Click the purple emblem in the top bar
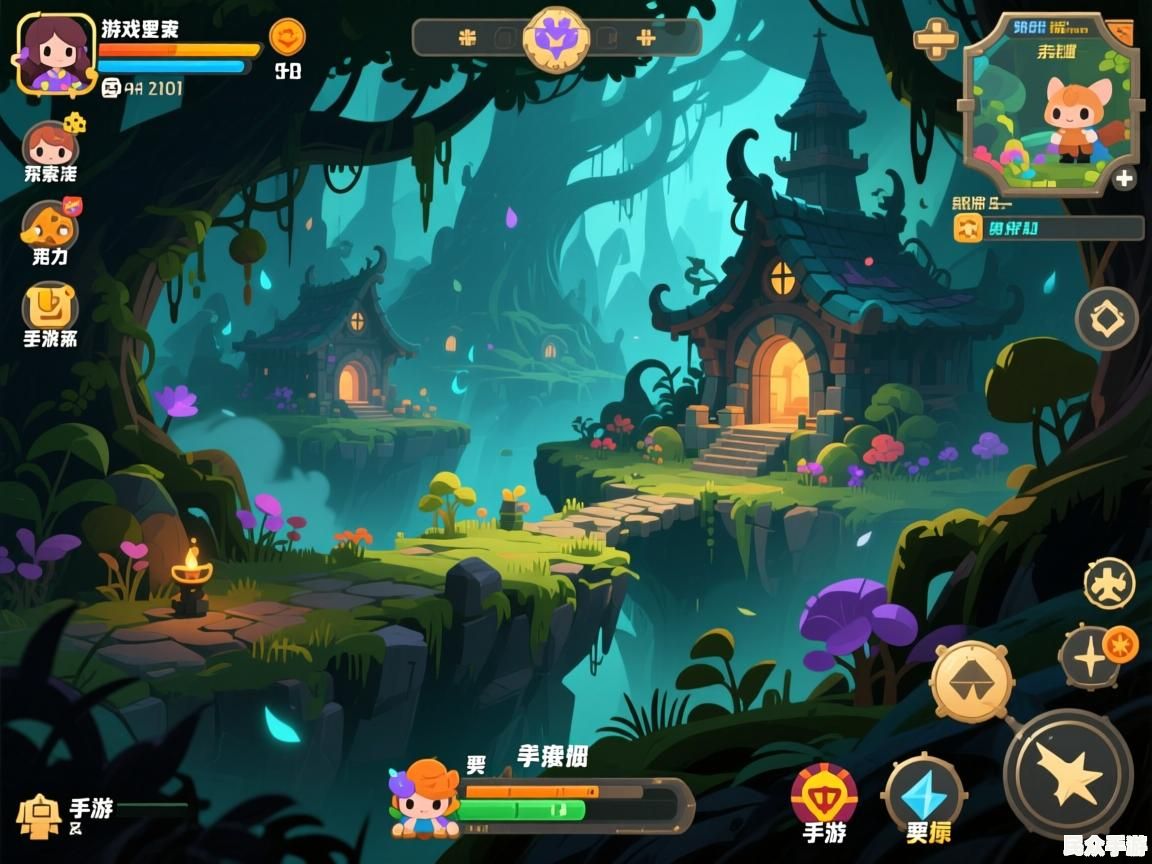 (x=555, y=38)
